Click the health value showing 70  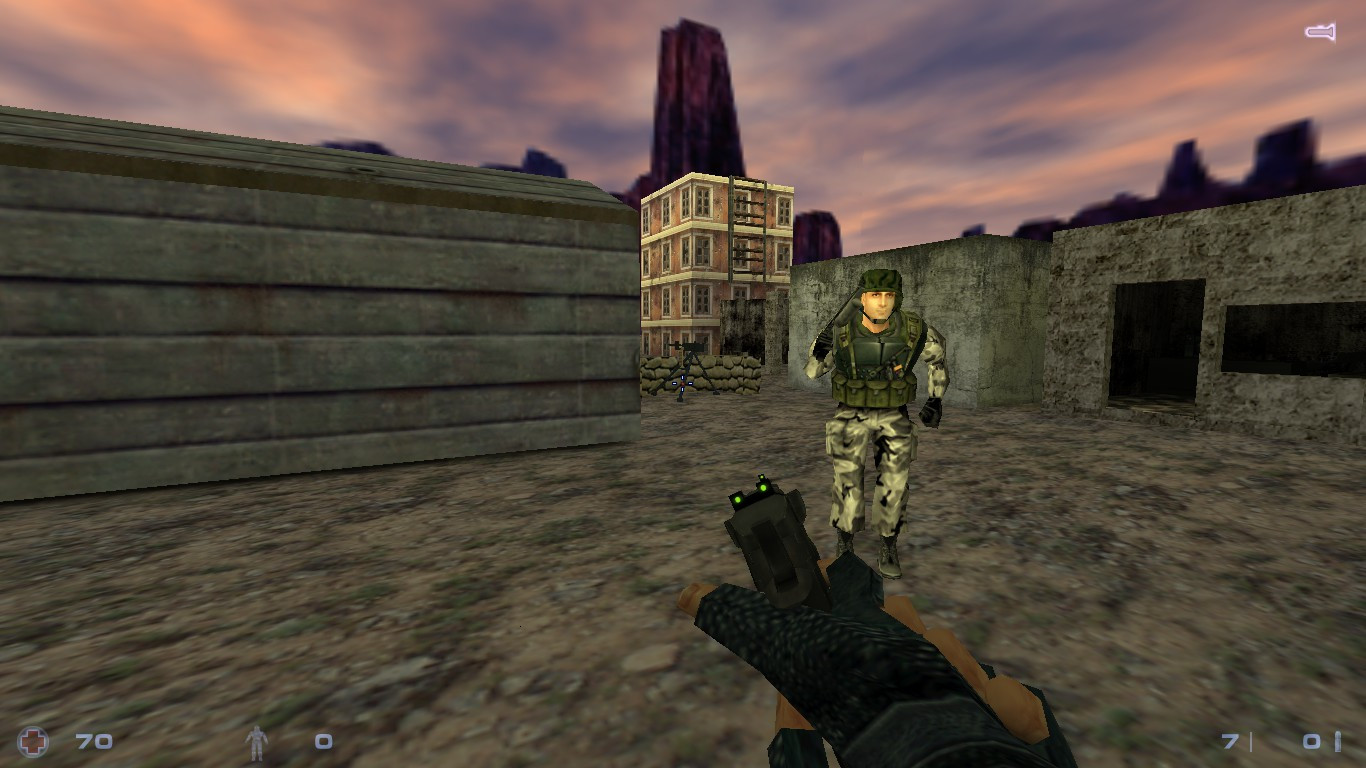pos(92,742)
